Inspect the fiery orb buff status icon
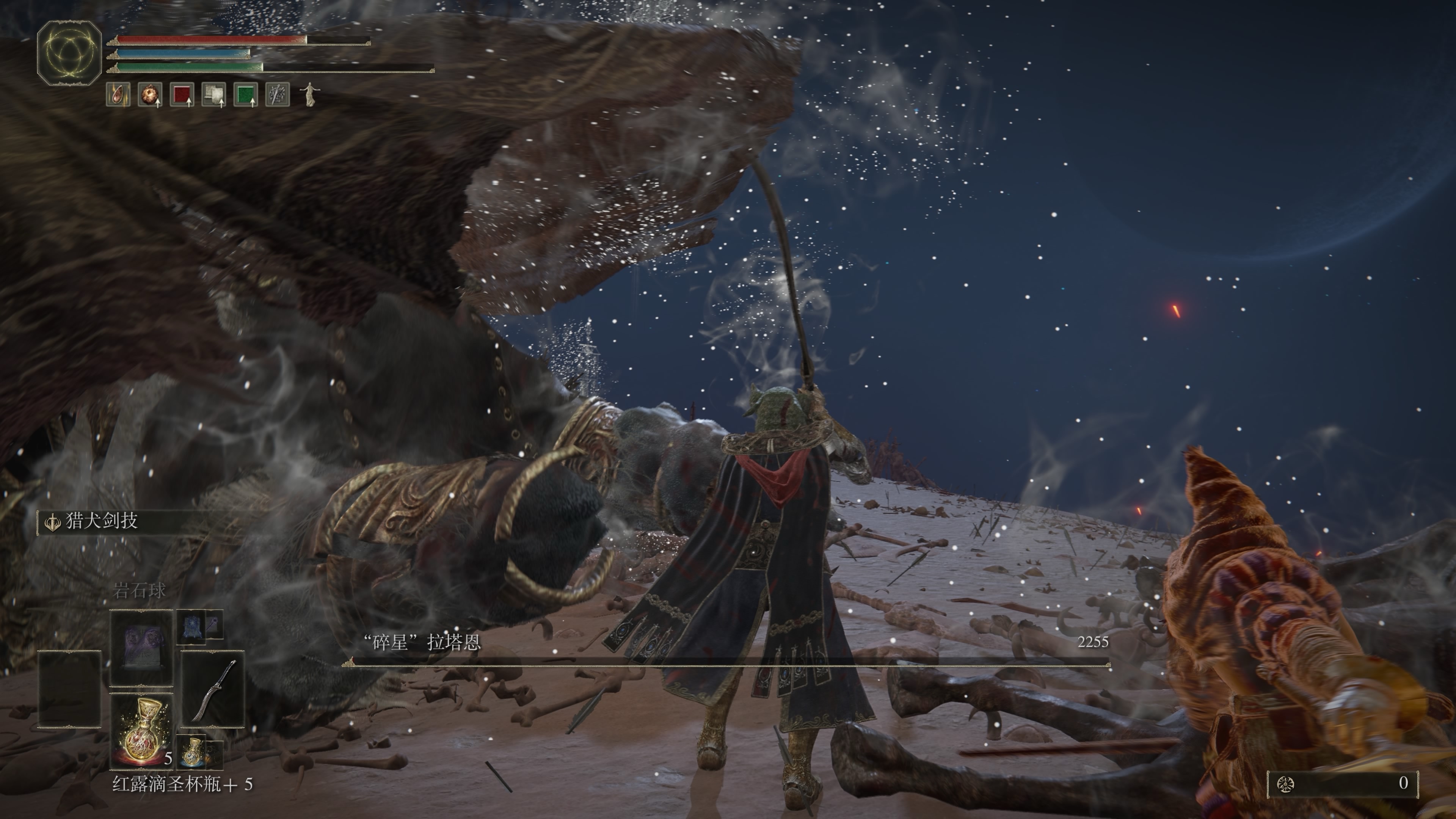 150,94
